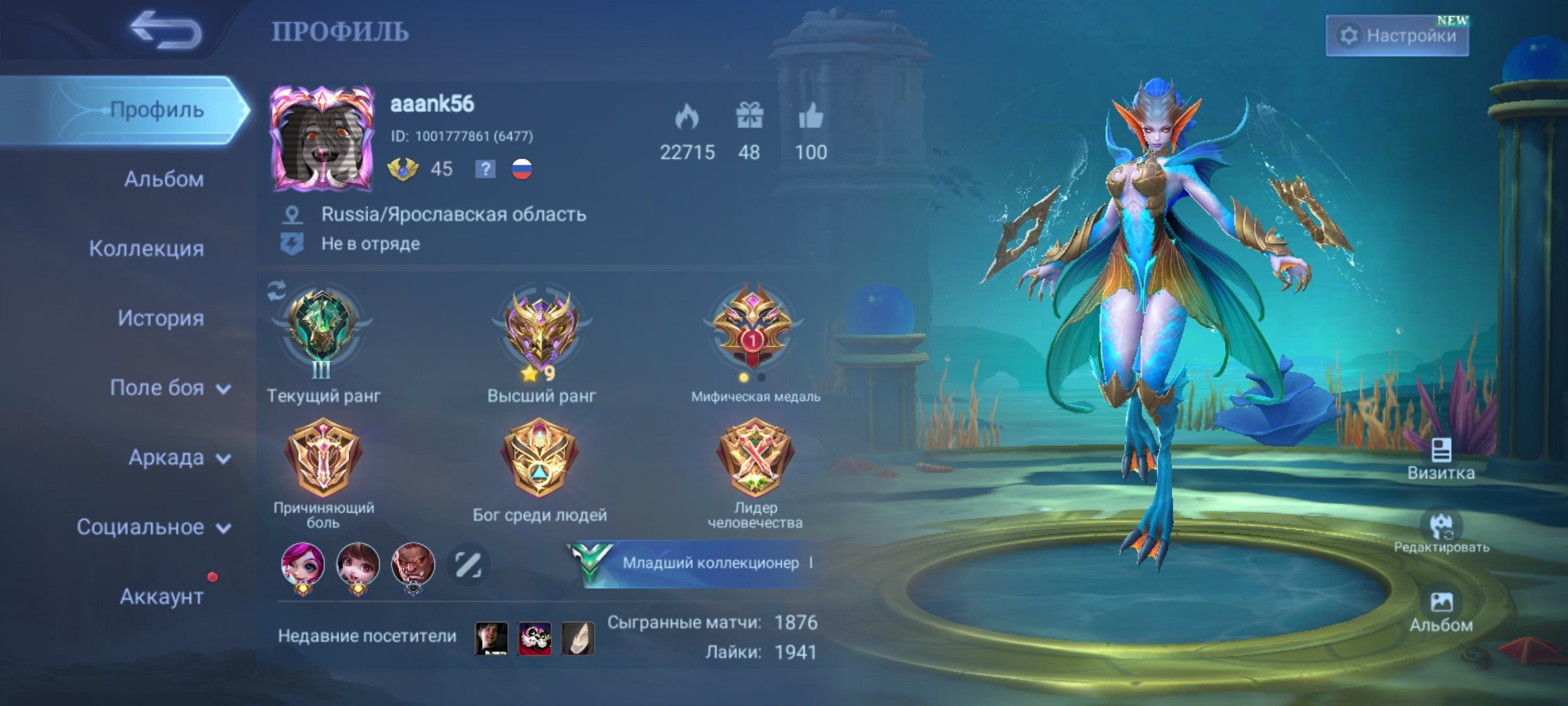
Task: Go back using the arrow button
Action: pos(165,30)
